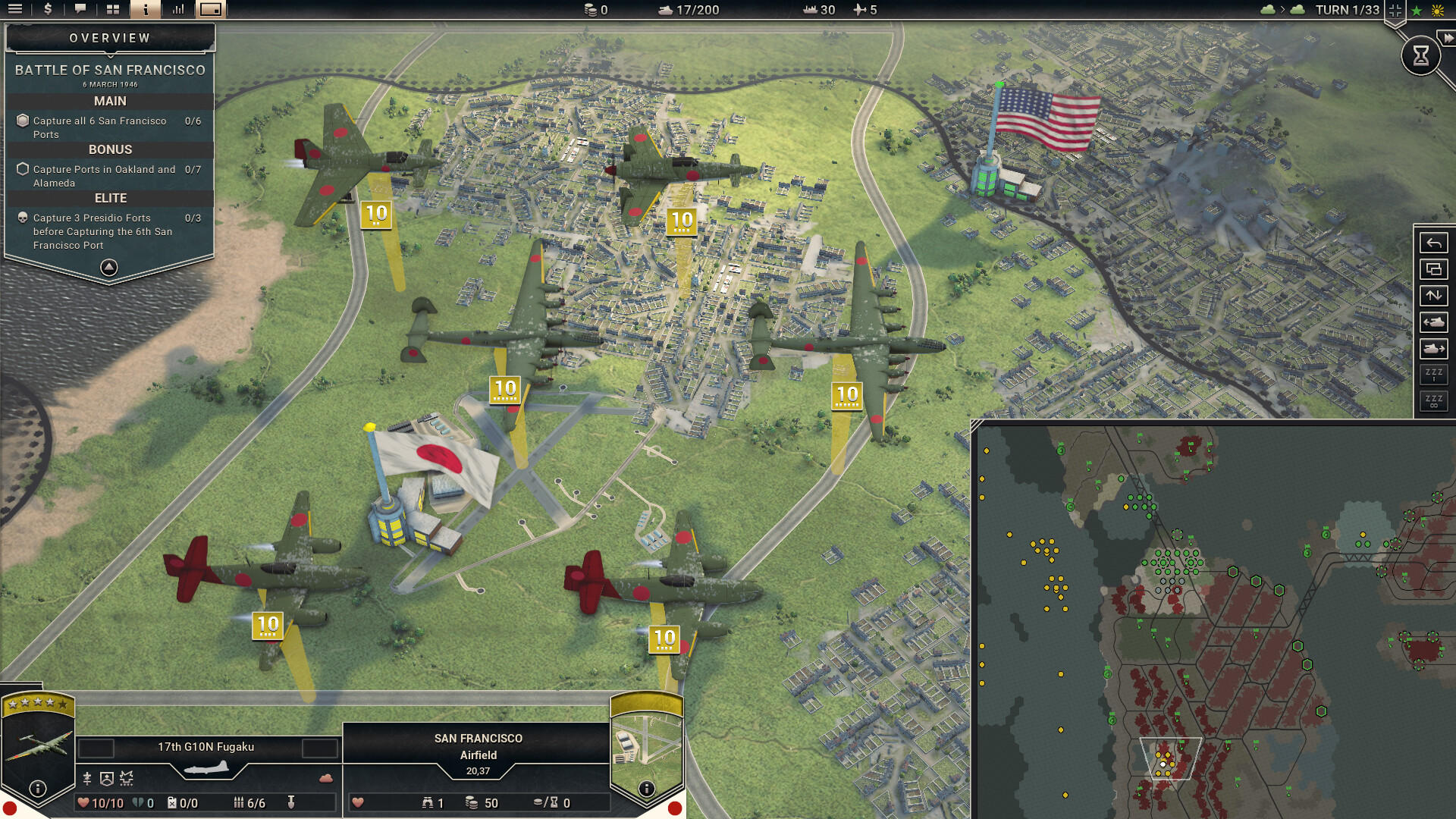Select the dollar purchase icon in top toolbar
The image size is (1456, 819).
[46, 10]
